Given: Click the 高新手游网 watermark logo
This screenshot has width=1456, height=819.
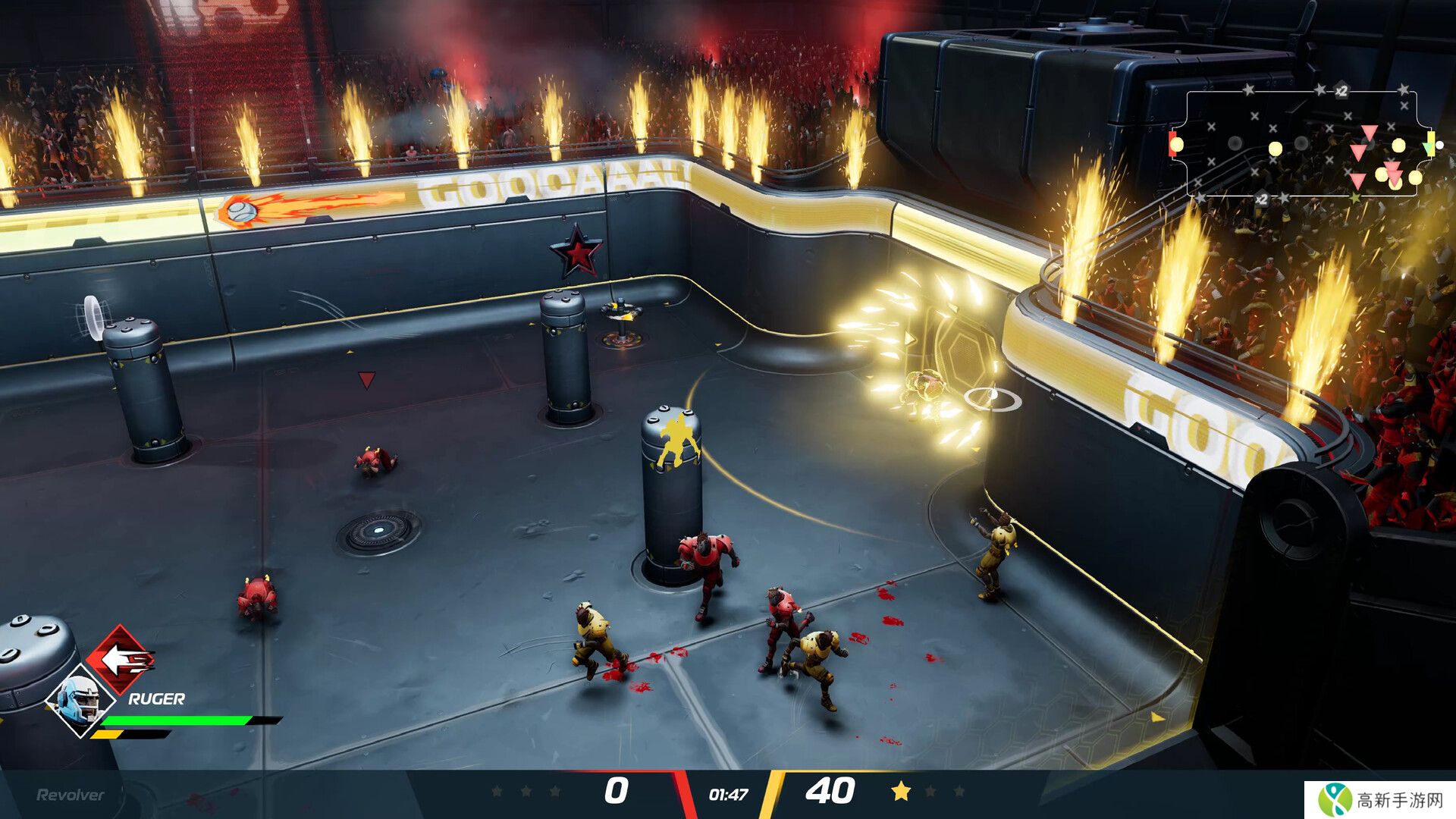Looking at the screenshot, I should tap(1379, 800).
